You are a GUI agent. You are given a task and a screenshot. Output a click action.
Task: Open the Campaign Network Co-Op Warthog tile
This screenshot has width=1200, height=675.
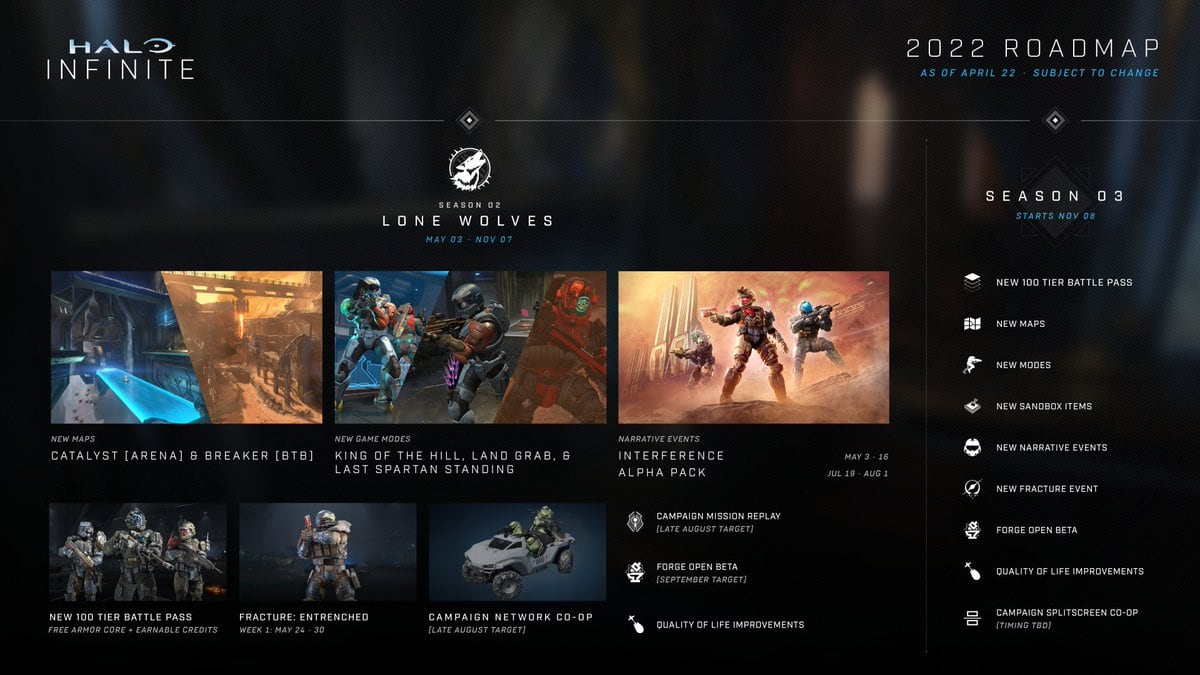(x=517, y=552)
